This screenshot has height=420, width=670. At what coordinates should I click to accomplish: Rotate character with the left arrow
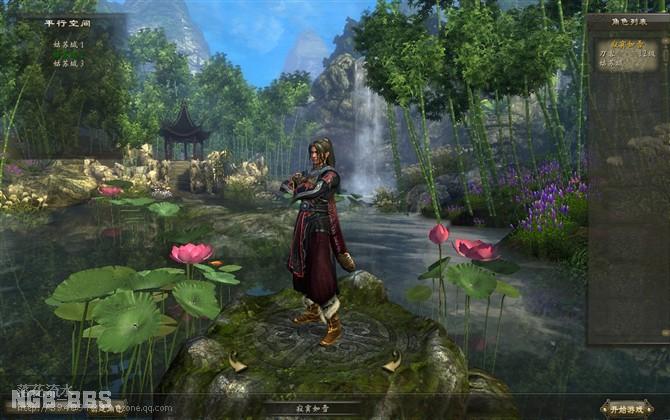tap(237, 362)
